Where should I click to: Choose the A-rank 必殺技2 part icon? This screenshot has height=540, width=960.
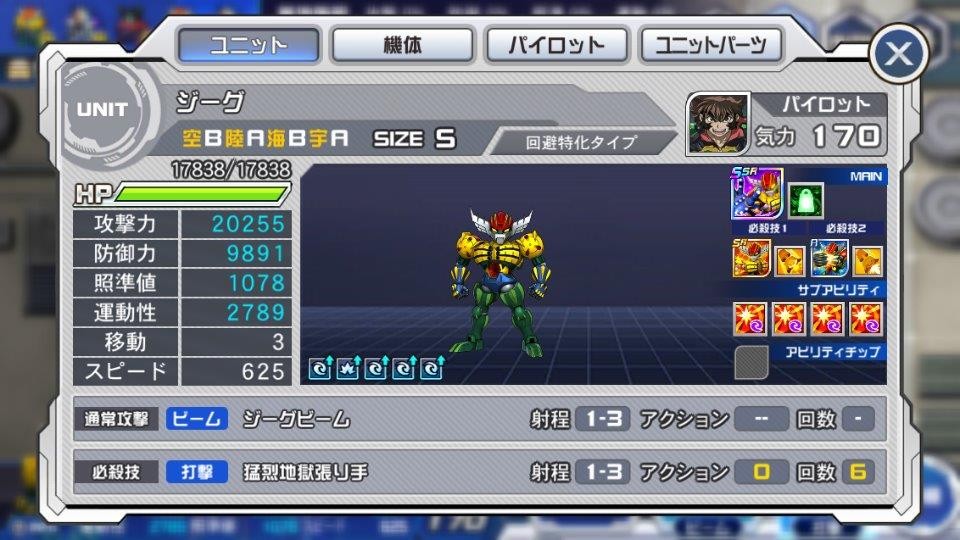point(830,259)
